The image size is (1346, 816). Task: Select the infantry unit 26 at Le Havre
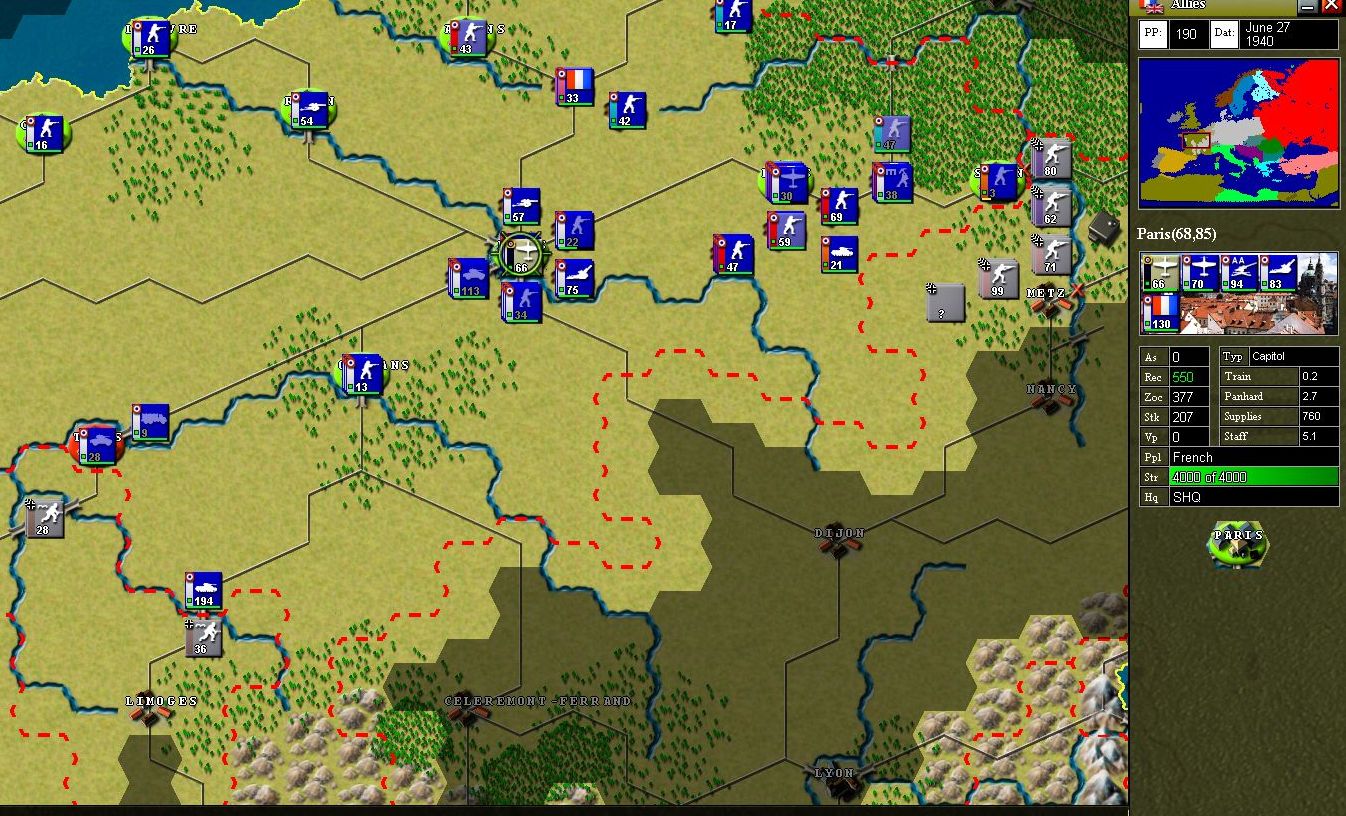click(x=152, y=38)
